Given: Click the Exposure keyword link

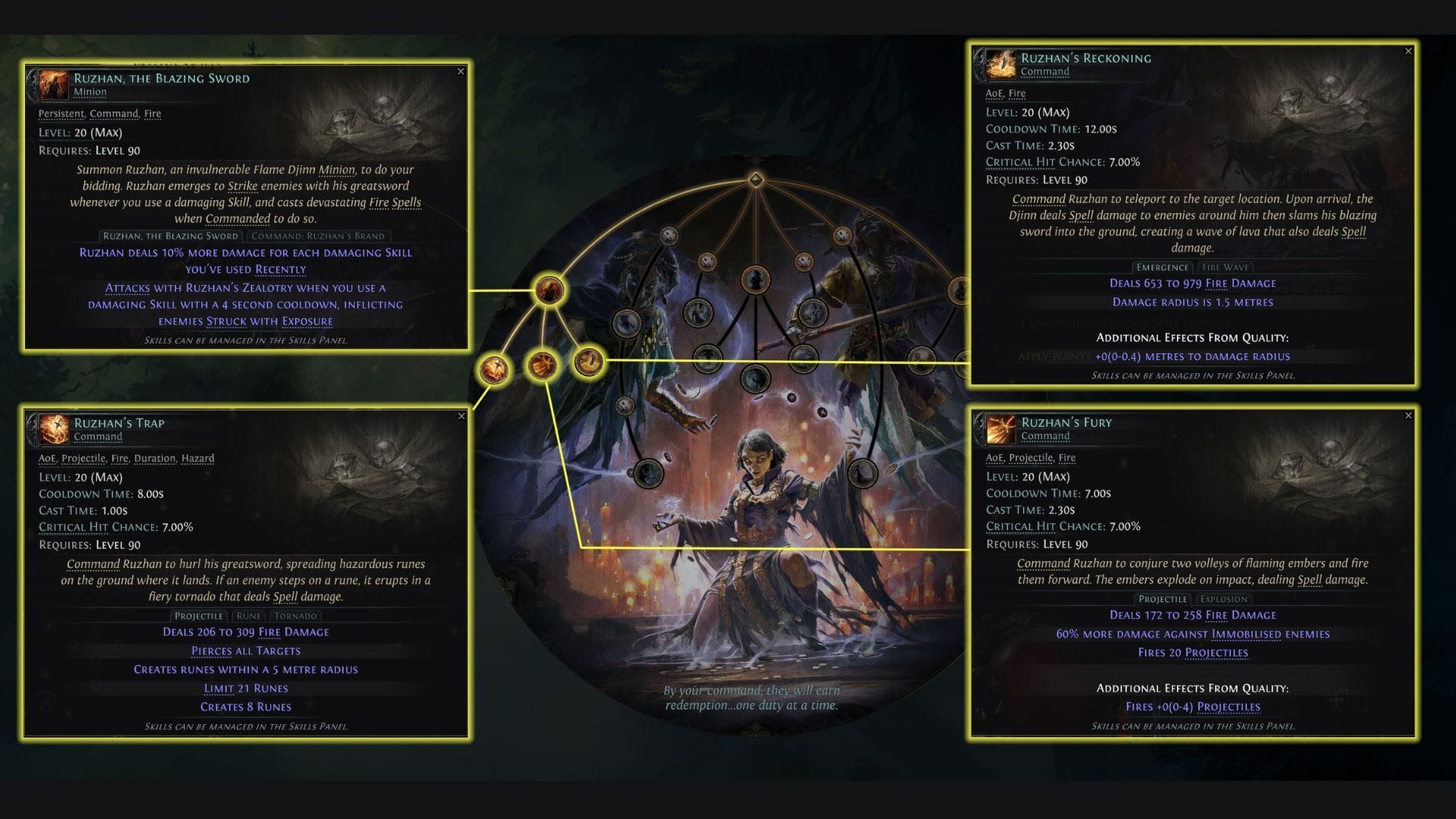Looking at the screenshot, I should (306, 322).
